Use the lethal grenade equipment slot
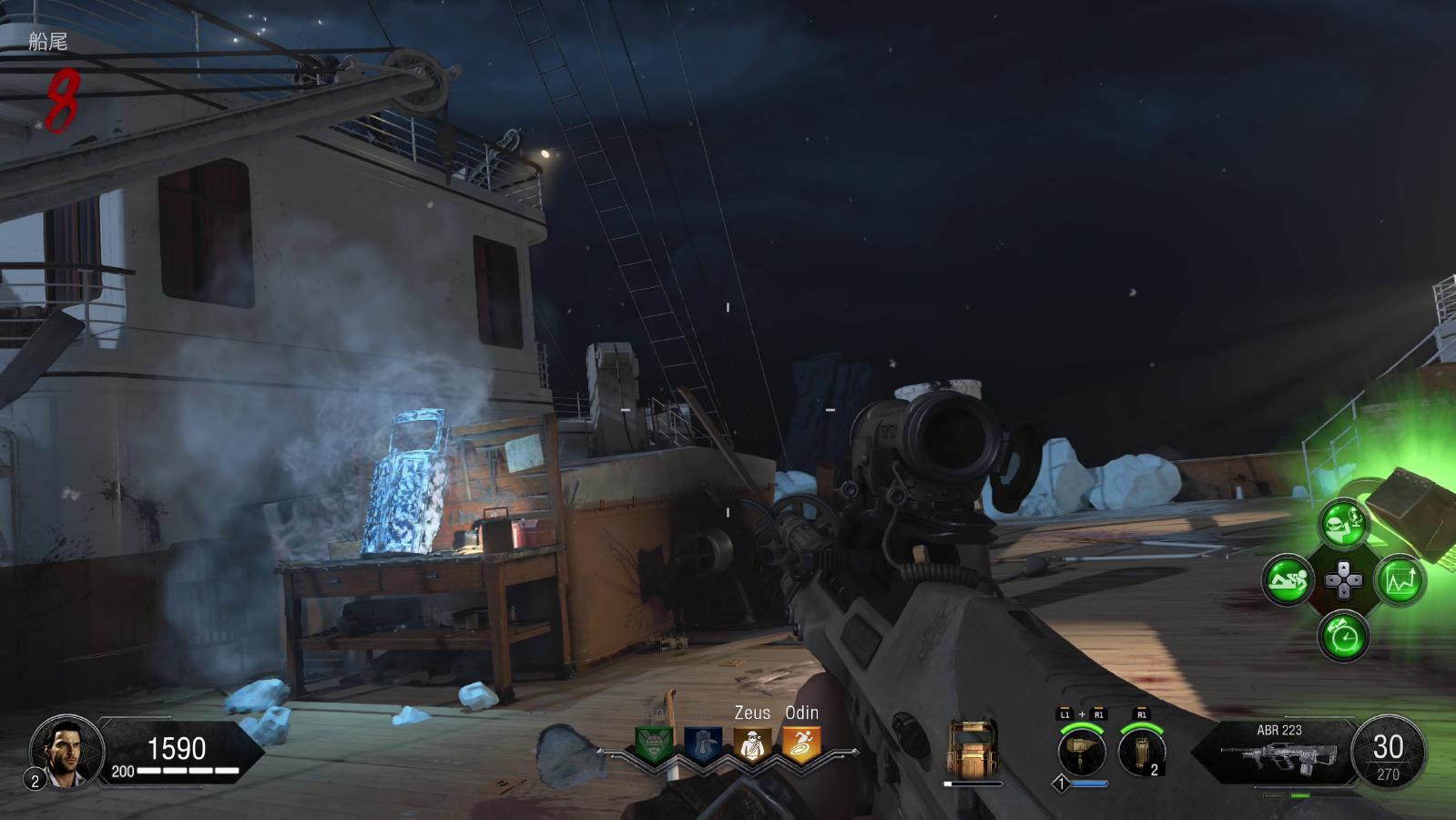The image size is (1456, 820). (1141, 752)
